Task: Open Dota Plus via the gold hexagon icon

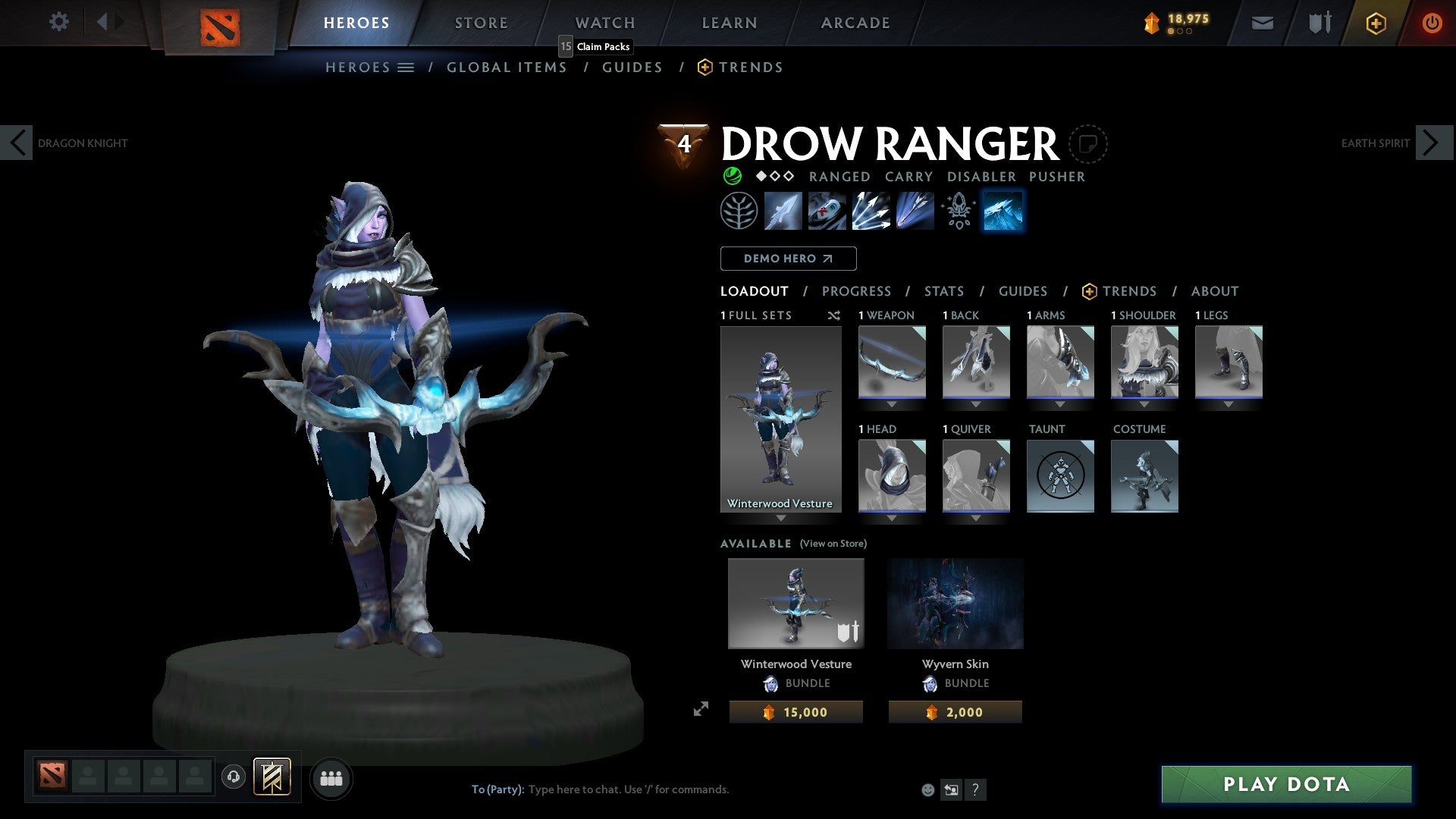Action: 1375,23
